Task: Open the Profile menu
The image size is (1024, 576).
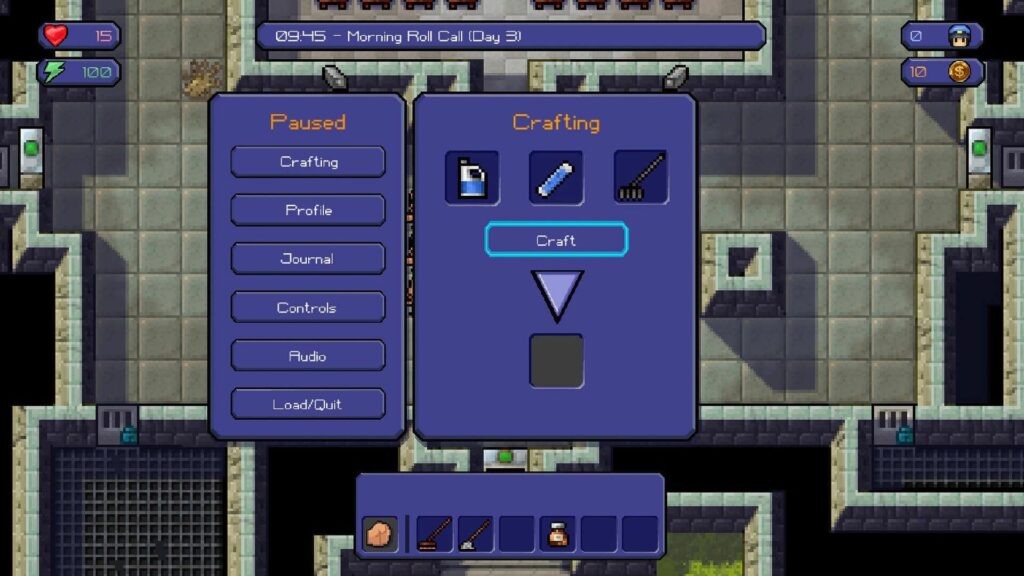Action: 308,210
